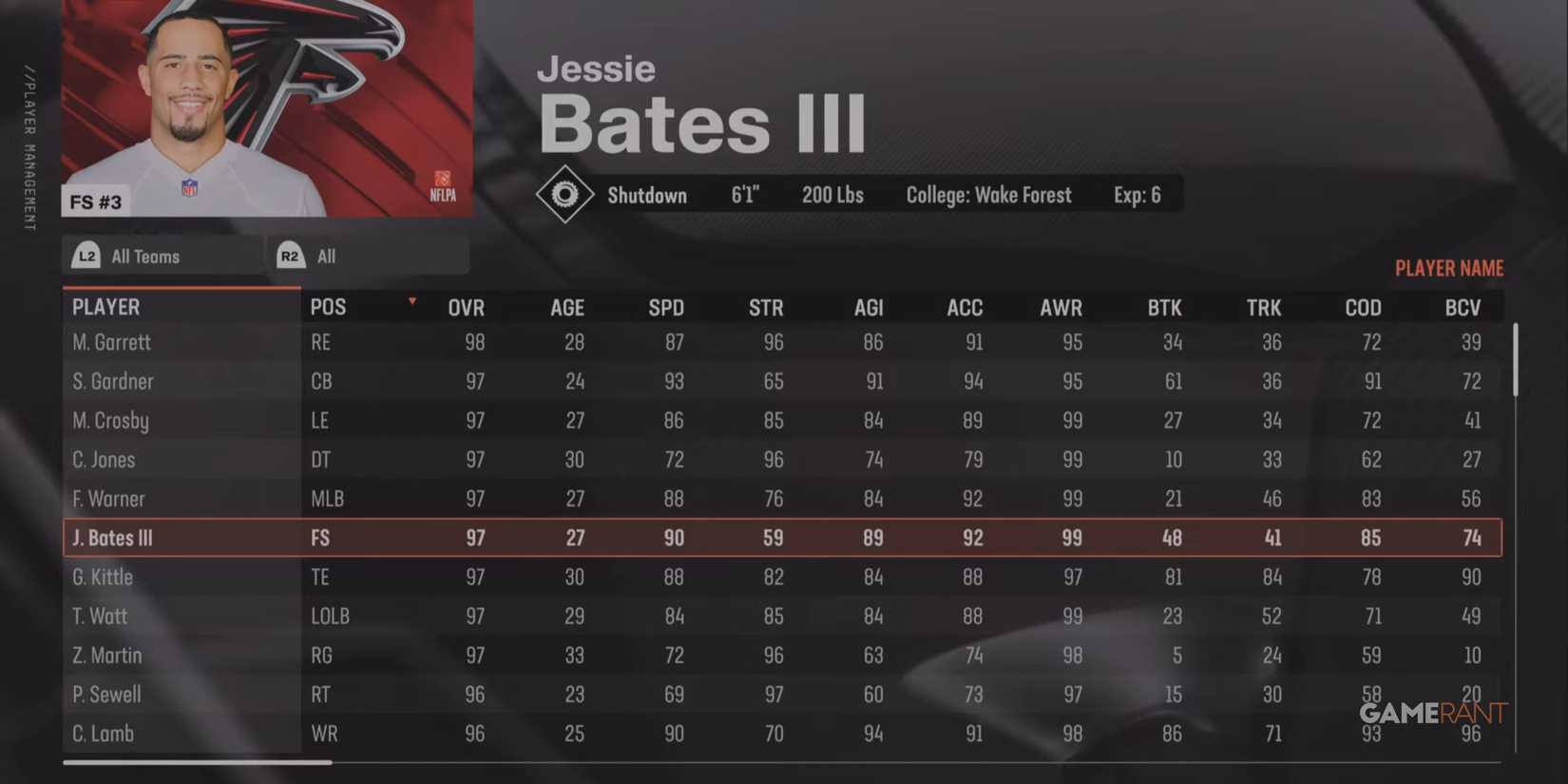Click the PLAYER column header
The image size is (1568, 784).
pyautogui.click(x=105, y=306)
